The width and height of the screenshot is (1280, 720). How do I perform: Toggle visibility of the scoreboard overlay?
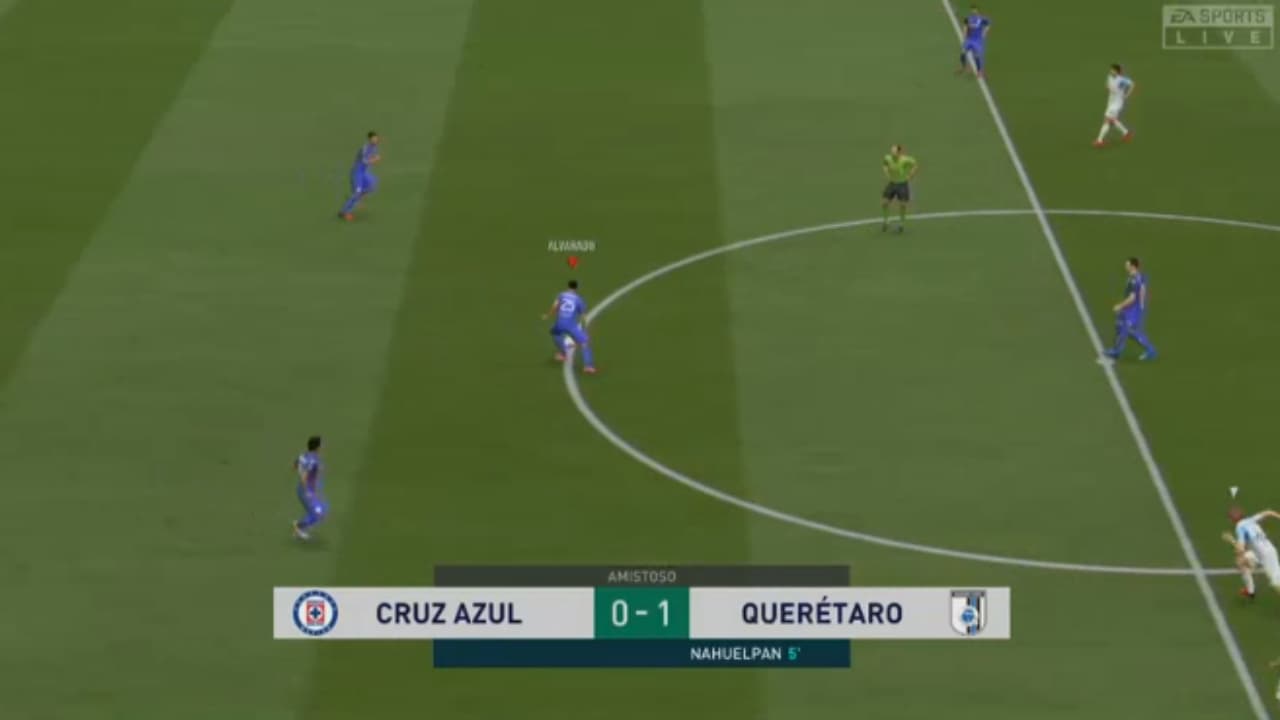click(640, 614)
